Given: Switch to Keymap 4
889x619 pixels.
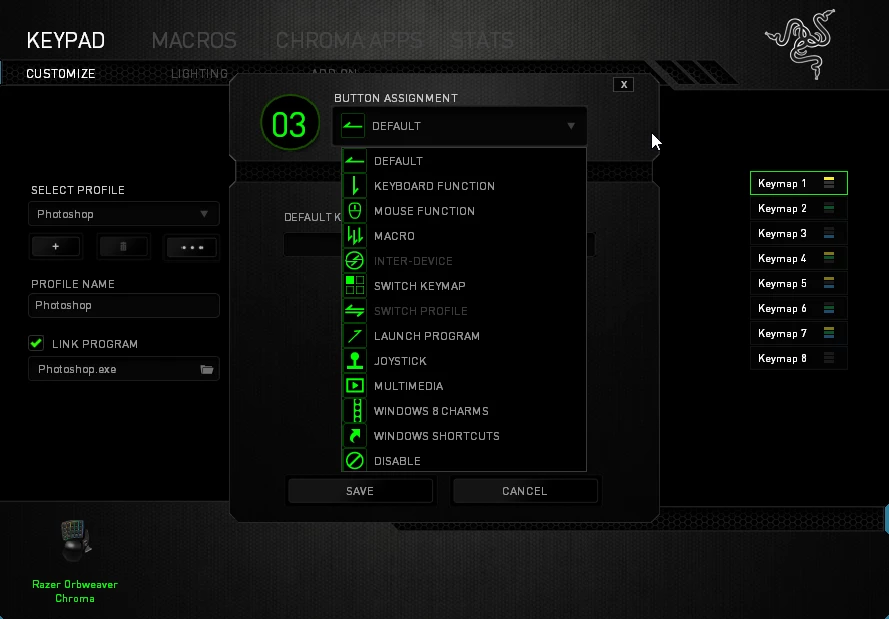Looking at the screenshot, I should click(x=797, y=258).
